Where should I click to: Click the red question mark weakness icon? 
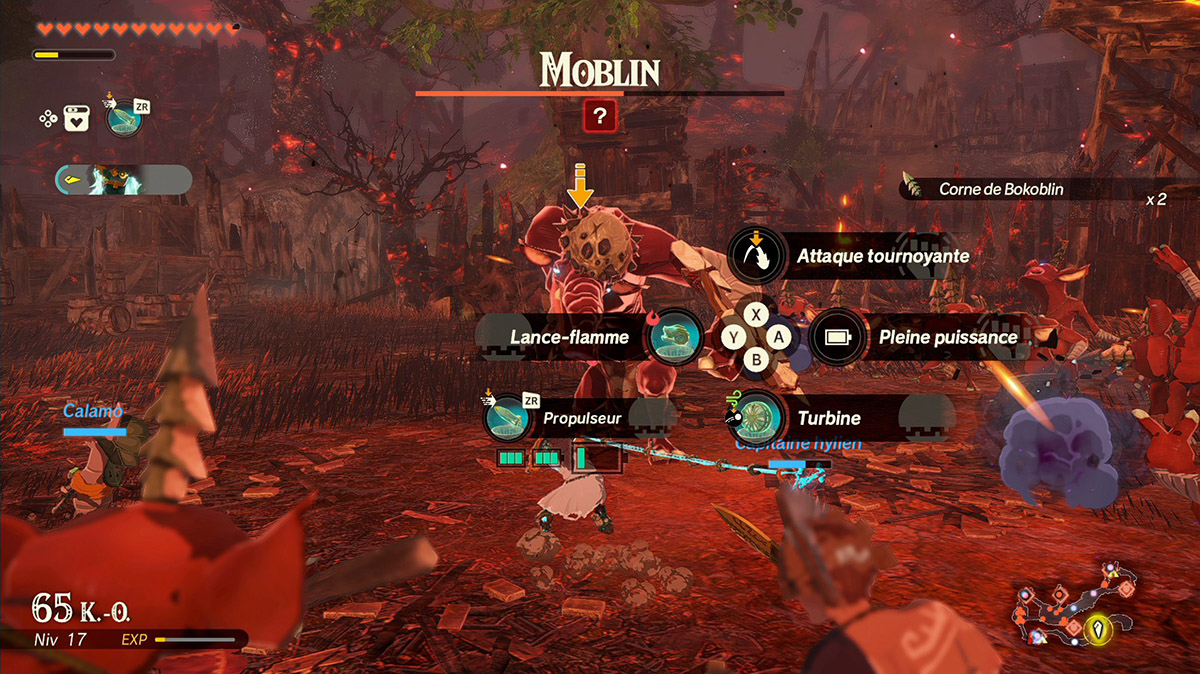click(x=601, y=117)
